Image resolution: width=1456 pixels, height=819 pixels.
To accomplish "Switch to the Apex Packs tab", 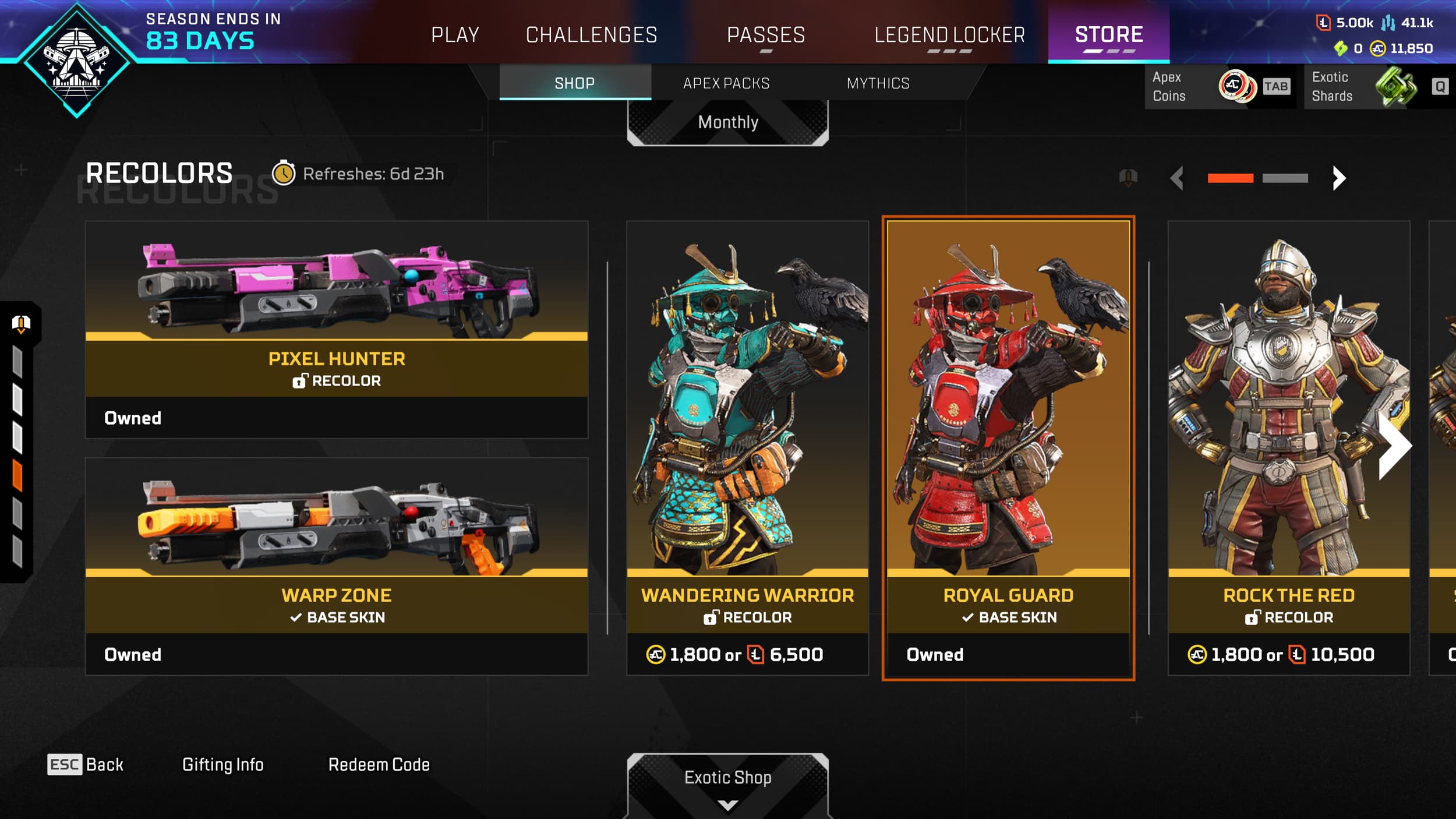I will pyautogui.click(x=726, y=83).
